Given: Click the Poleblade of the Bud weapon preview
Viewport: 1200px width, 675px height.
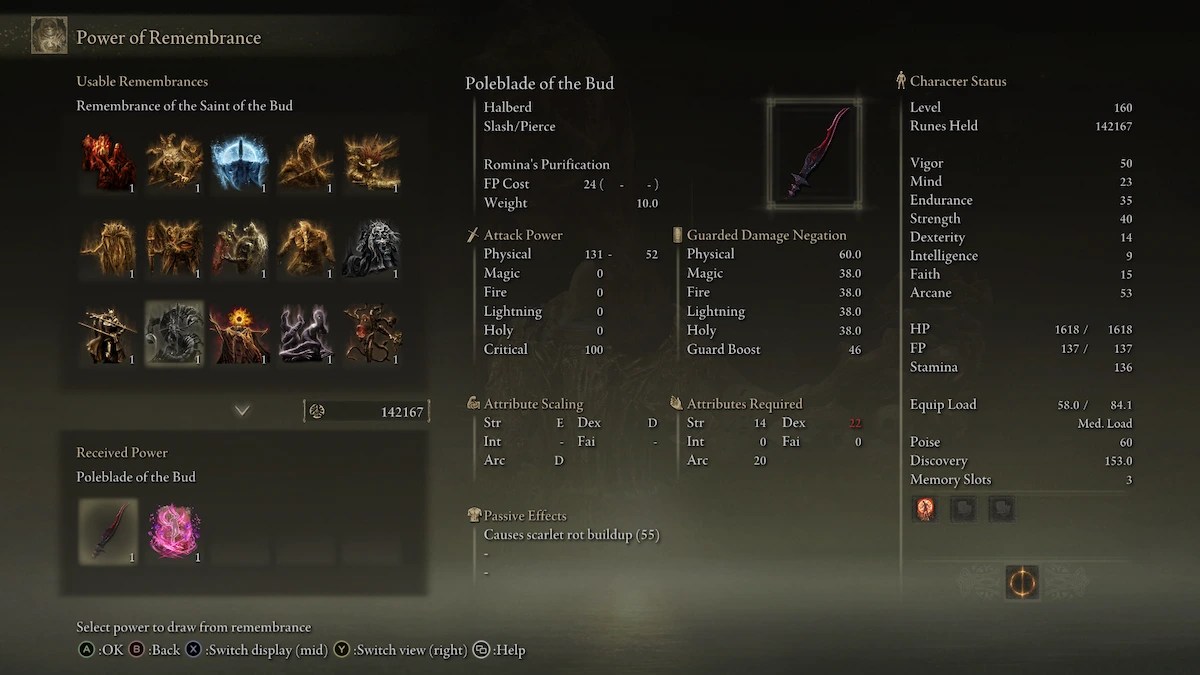Looking at the screenshot, I should coord(814,153).
